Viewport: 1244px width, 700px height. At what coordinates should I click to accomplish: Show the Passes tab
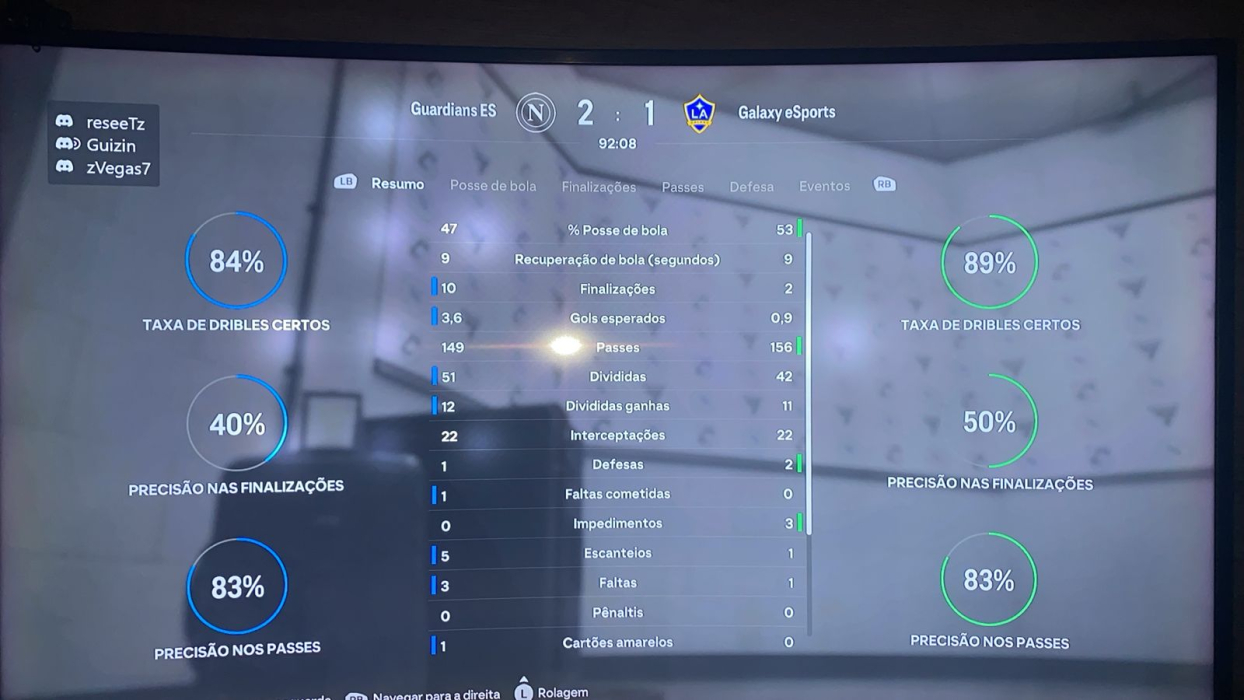682,187
